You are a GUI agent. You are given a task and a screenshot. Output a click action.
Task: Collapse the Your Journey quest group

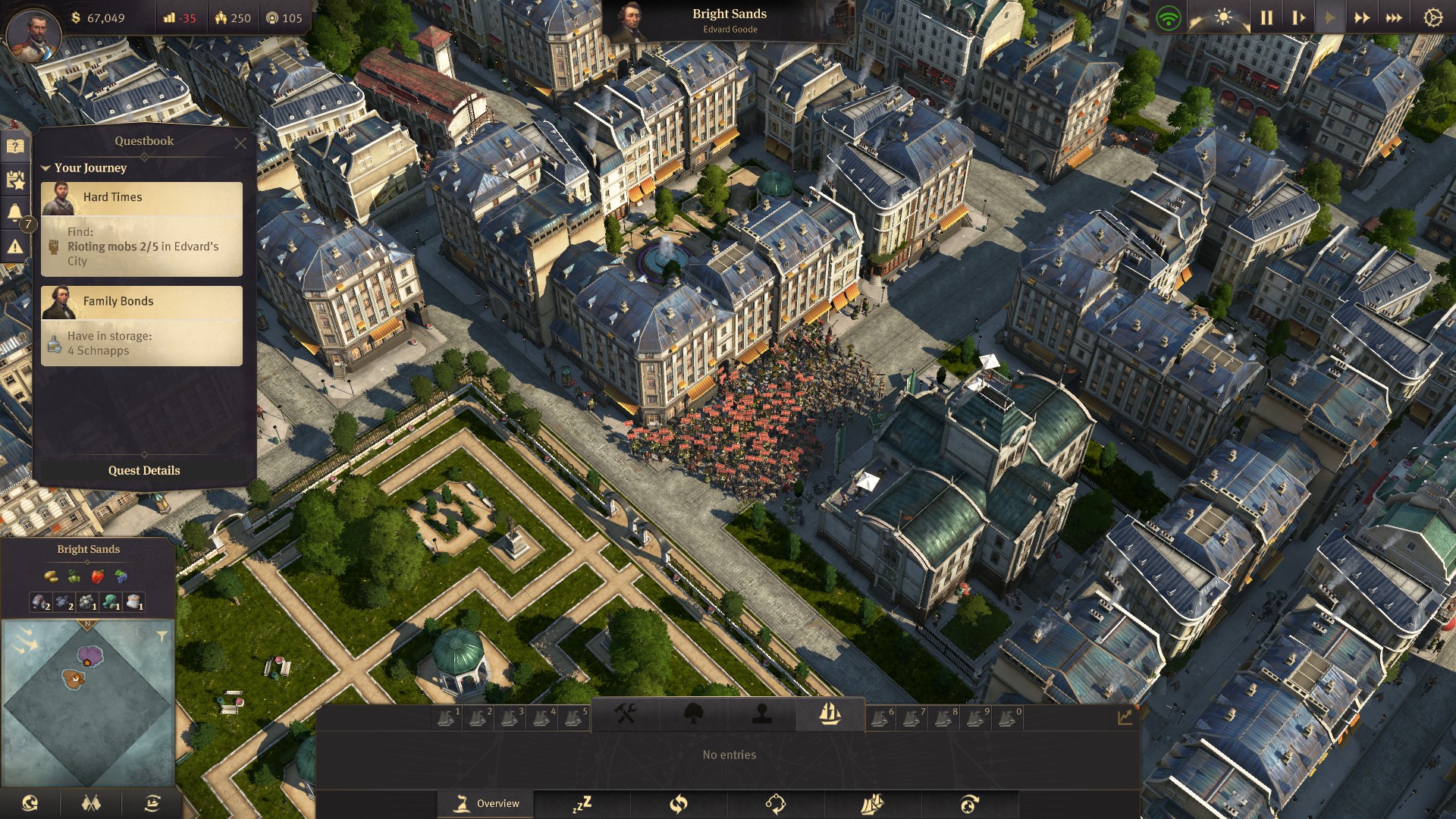point(46,168)
